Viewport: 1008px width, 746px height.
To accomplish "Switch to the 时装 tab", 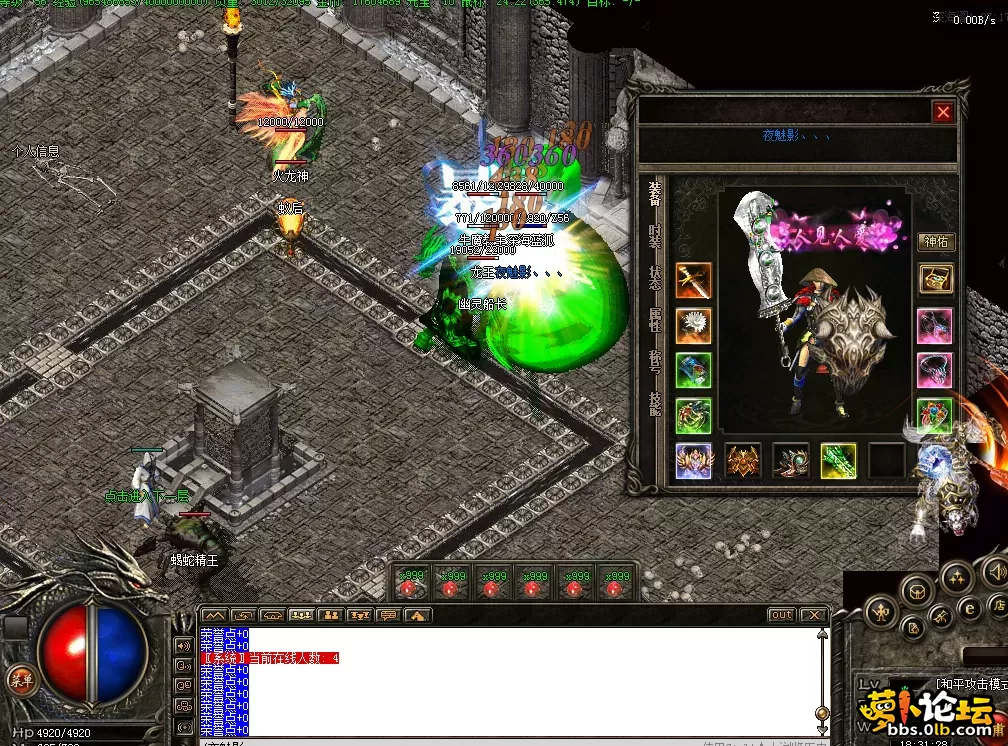I will pos(654,236).
